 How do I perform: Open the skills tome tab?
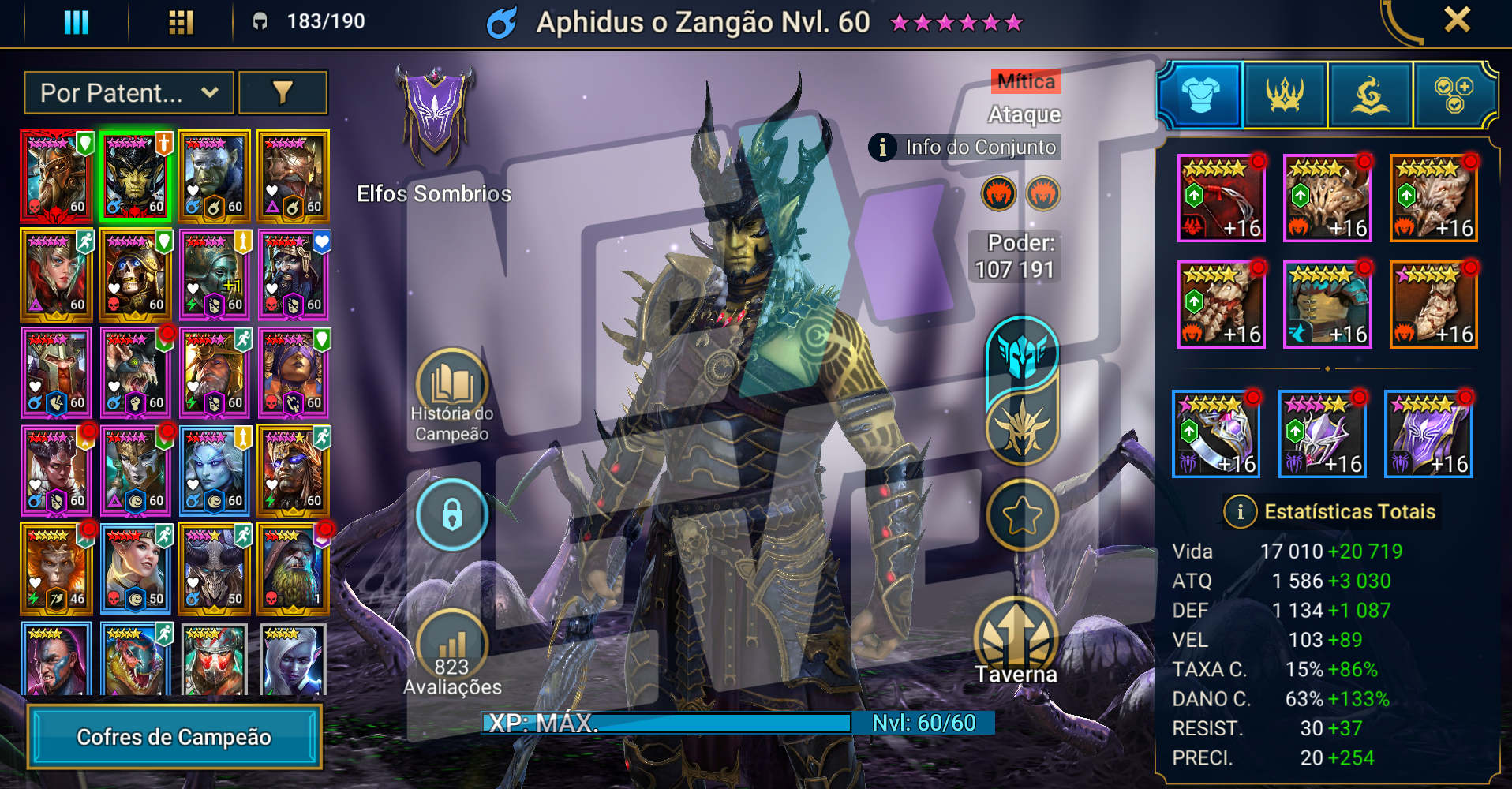click(x=1371, y=95)
